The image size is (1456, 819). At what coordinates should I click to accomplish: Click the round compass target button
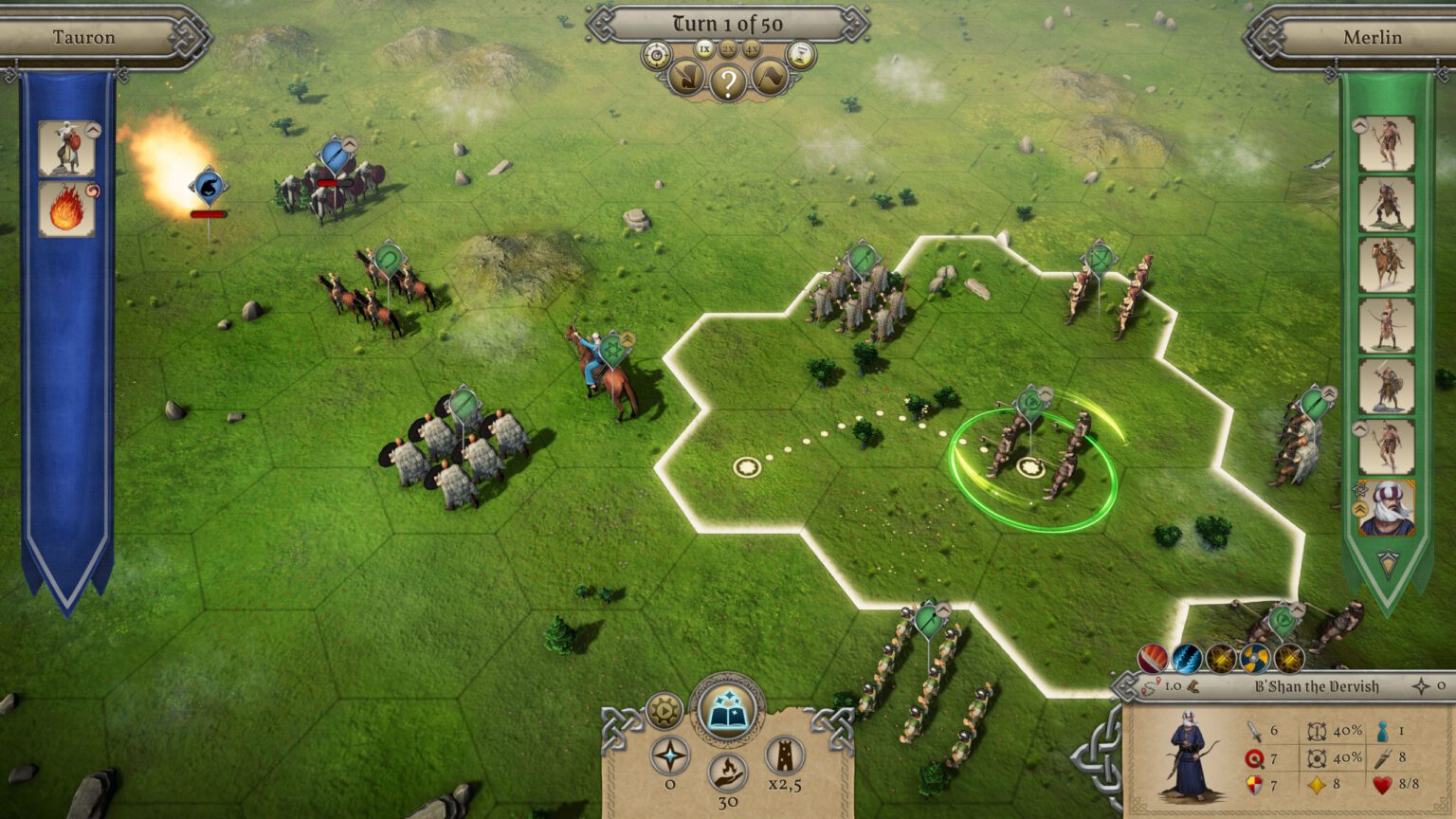[656, 55]
